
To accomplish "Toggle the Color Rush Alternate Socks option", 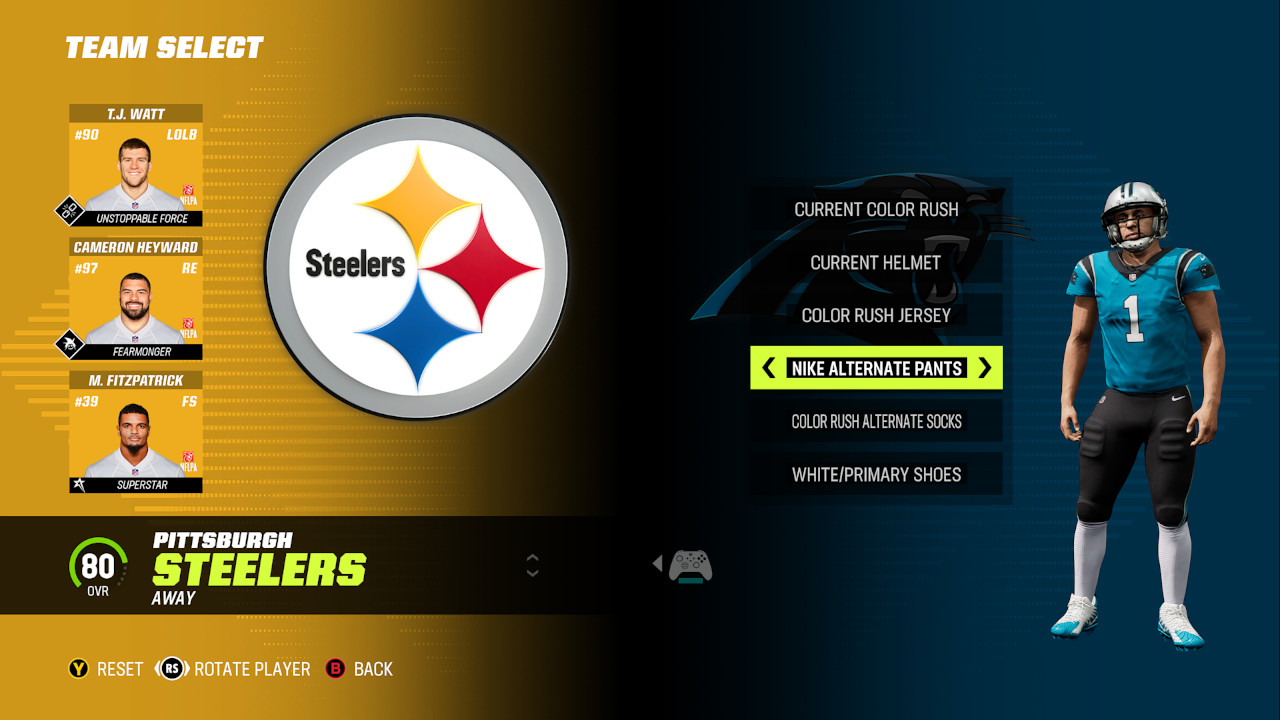I will pos(876,421).
